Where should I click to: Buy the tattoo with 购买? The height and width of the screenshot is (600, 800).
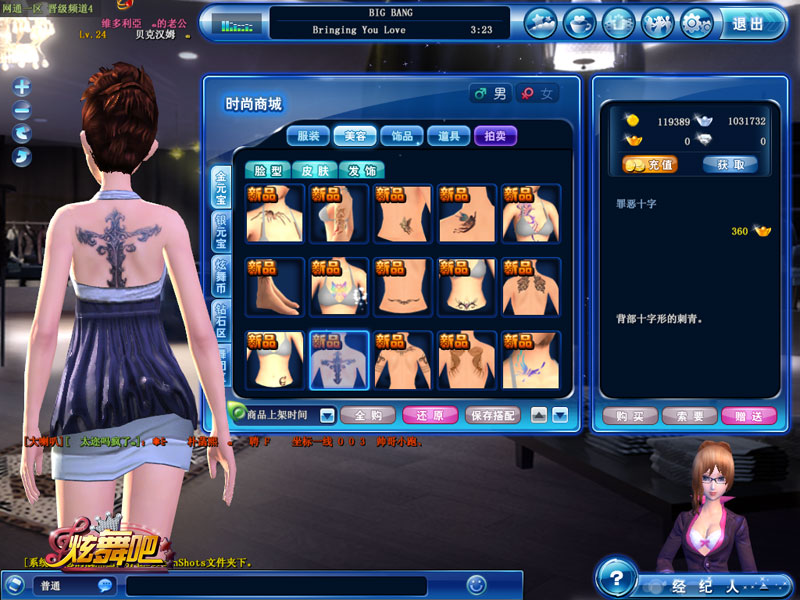click(629, 416)
